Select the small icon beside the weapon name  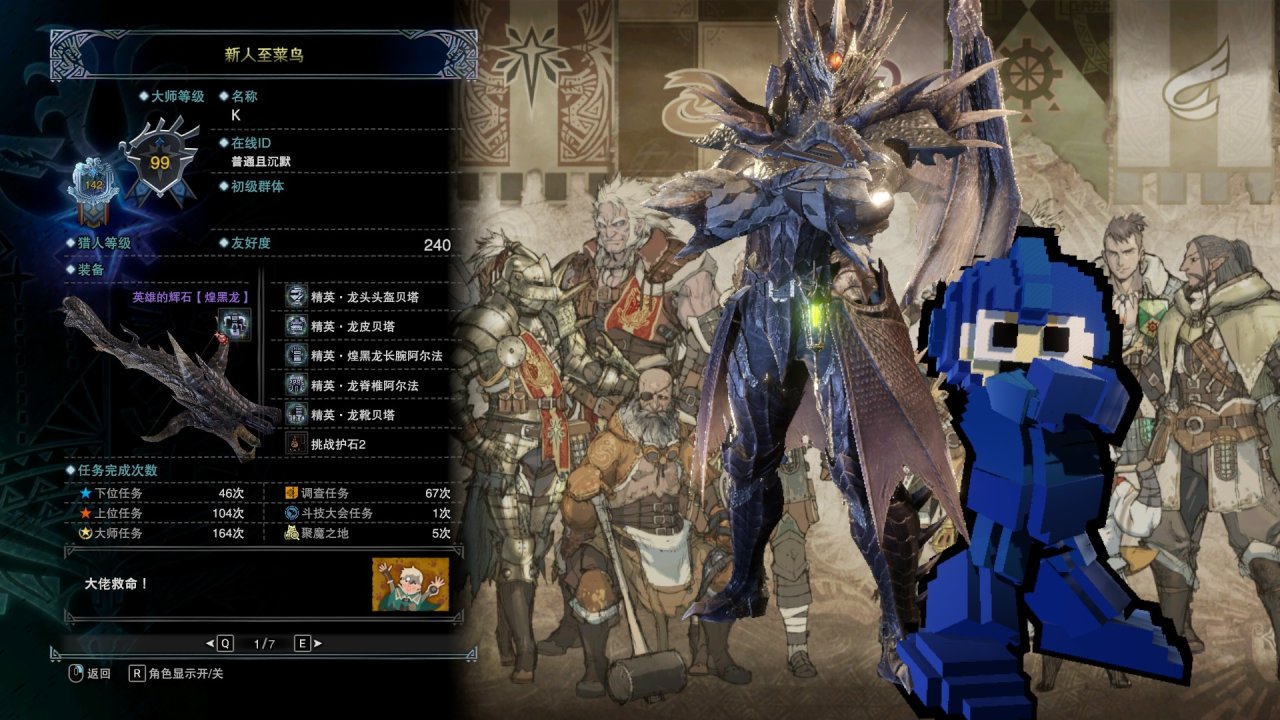[x=235, y=324]
